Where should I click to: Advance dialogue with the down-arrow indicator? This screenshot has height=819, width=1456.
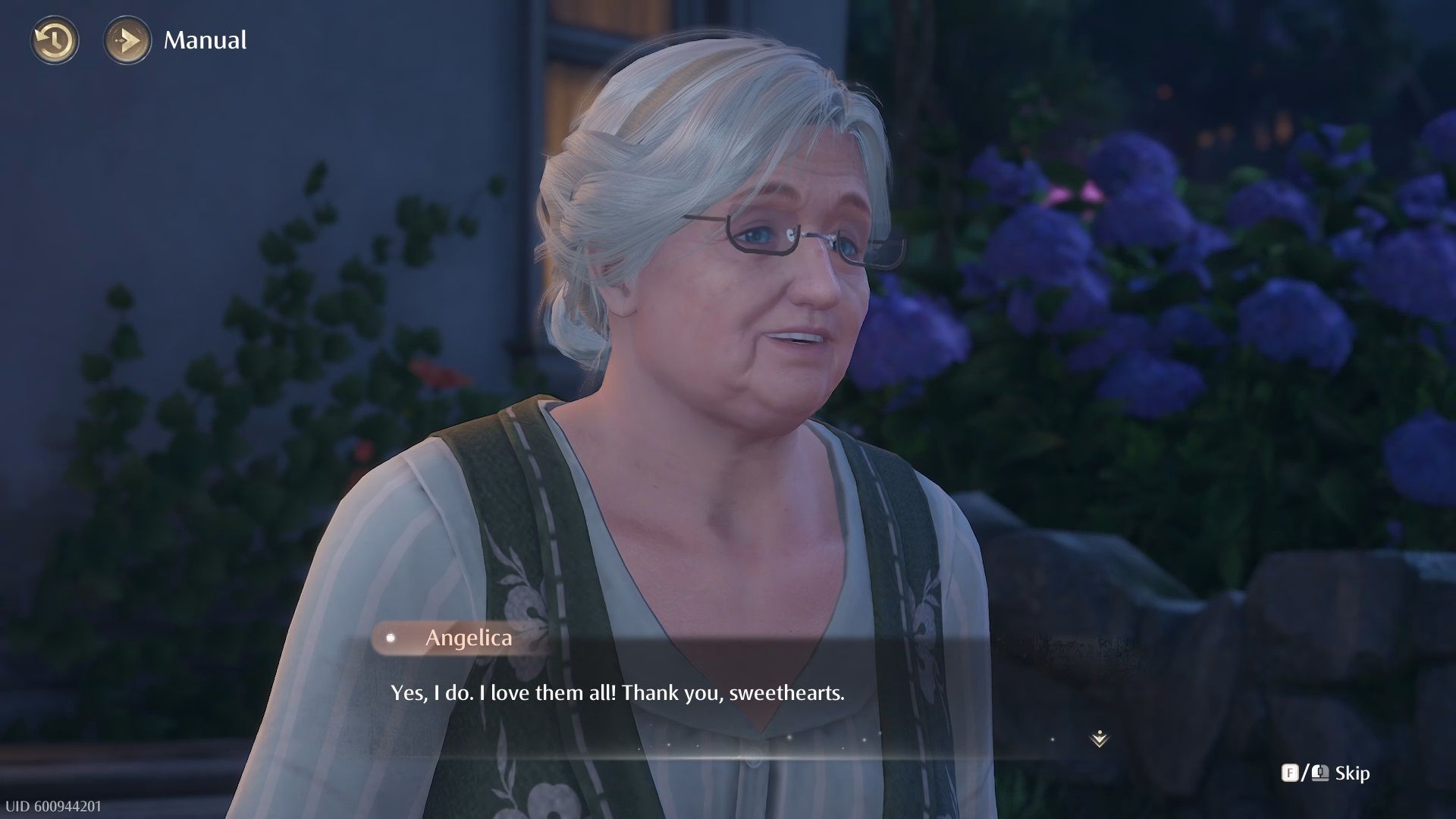pos(1099,738)
